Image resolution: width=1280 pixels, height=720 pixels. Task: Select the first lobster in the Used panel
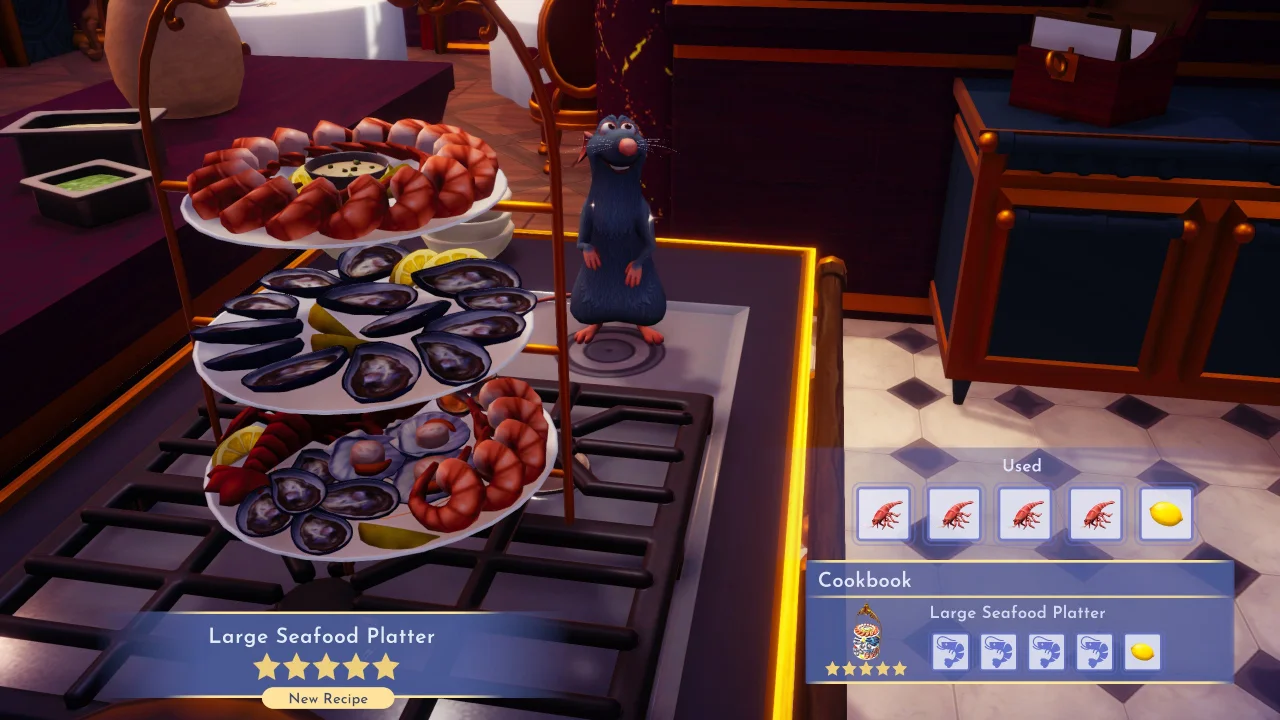(x=884, y=512)
